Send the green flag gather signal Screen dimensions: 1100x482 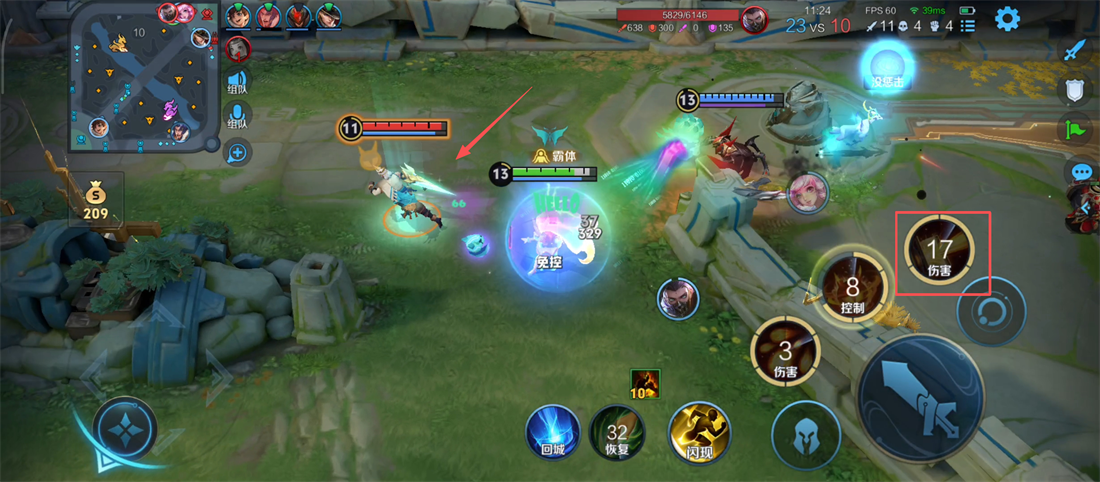point(1075,129)
